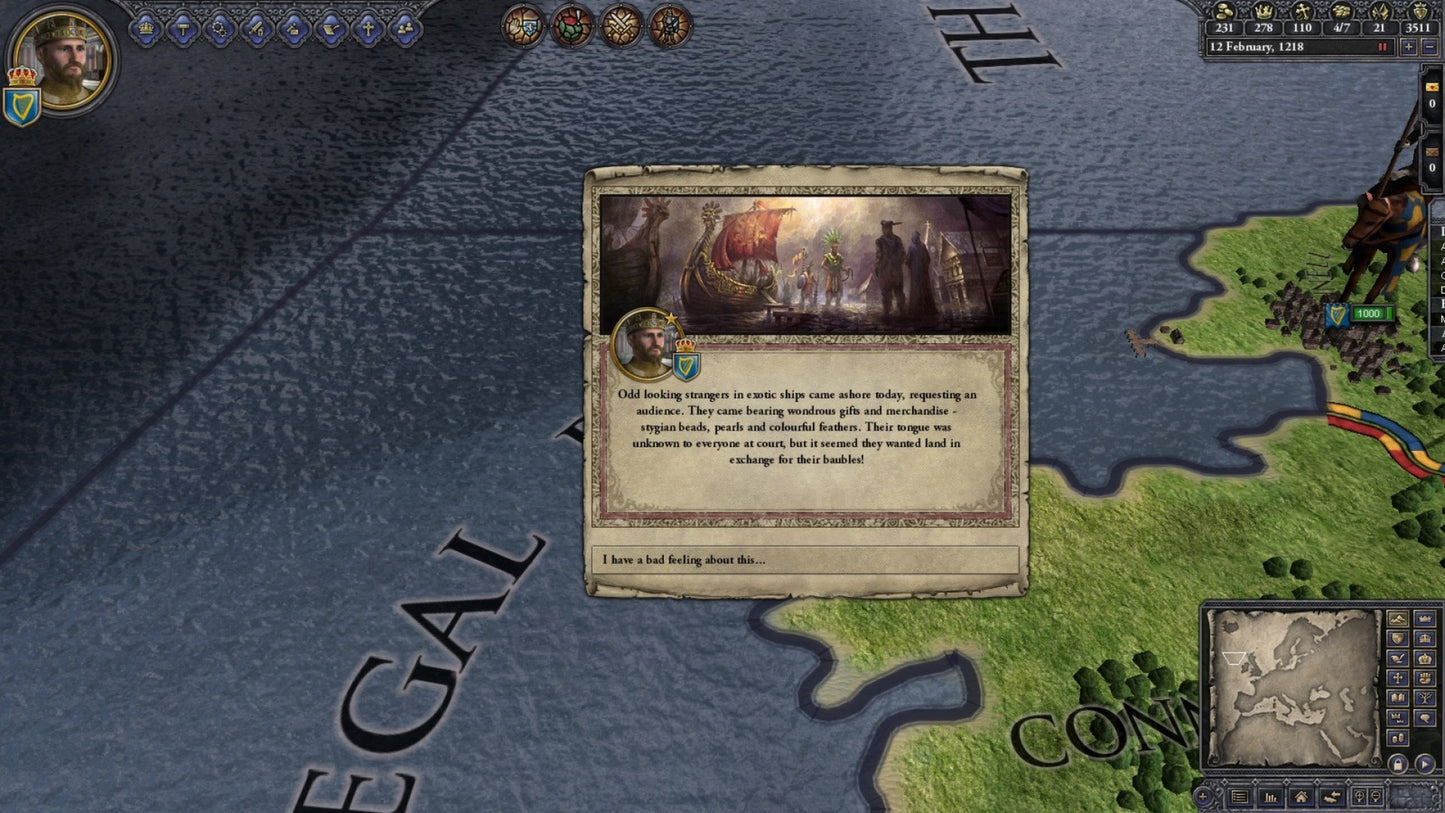
Task: Open the Military screen via the sword icon
Action: tap(257, 27)
